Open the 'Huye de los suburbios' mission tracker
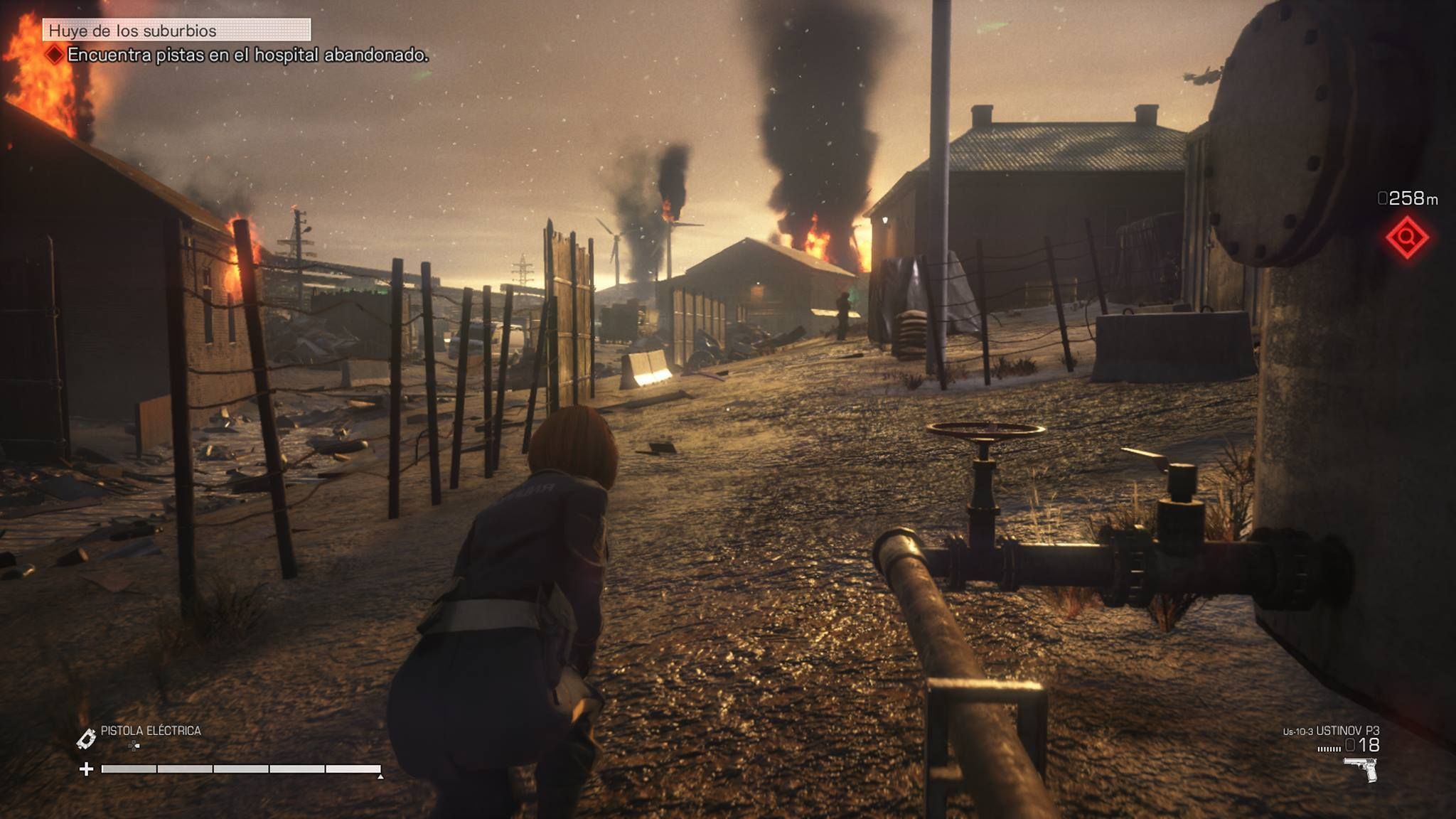Image resolution: width=1456 pixels, height=819 pixels. tap(176, 31)
